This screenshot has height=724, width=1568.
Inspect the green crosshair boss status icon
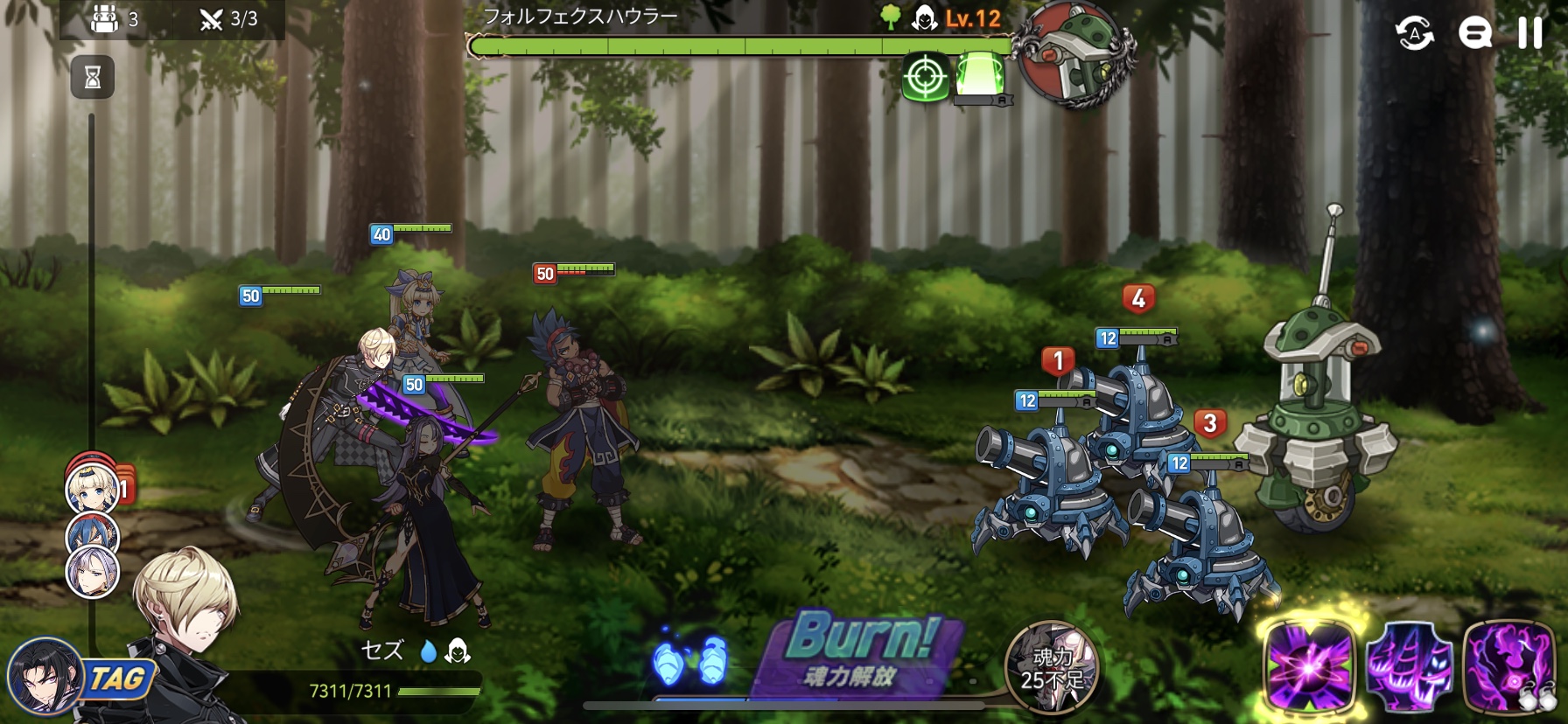925,78
